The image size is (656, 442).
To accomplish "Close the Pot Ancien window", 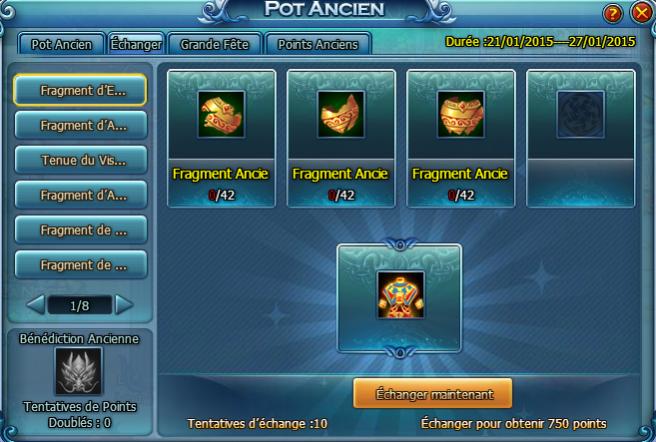I will (641, 13).
